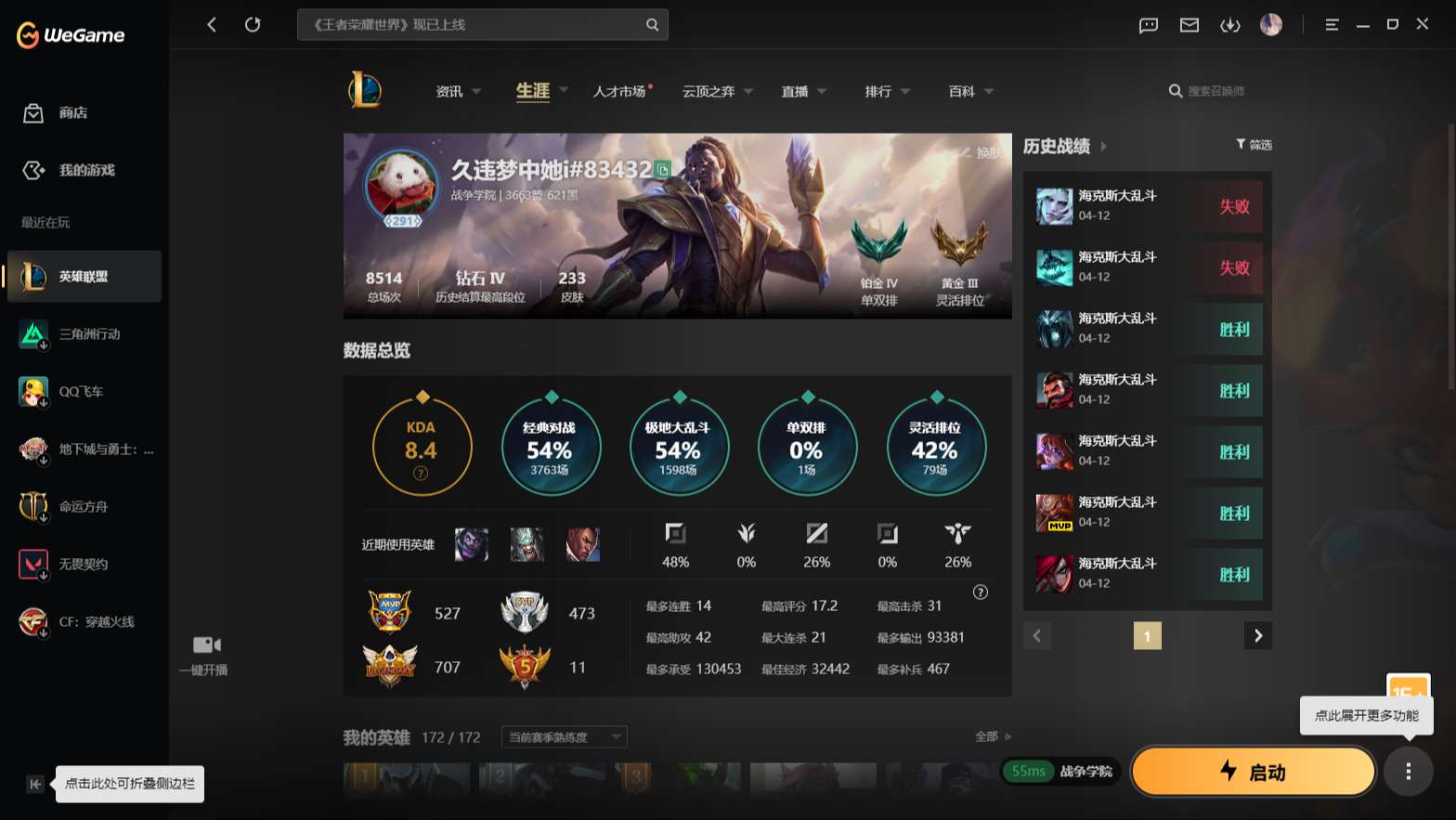Open the mail inbox icon at top right
This screenshot has width=1456, height=820.
[1189, 25]
